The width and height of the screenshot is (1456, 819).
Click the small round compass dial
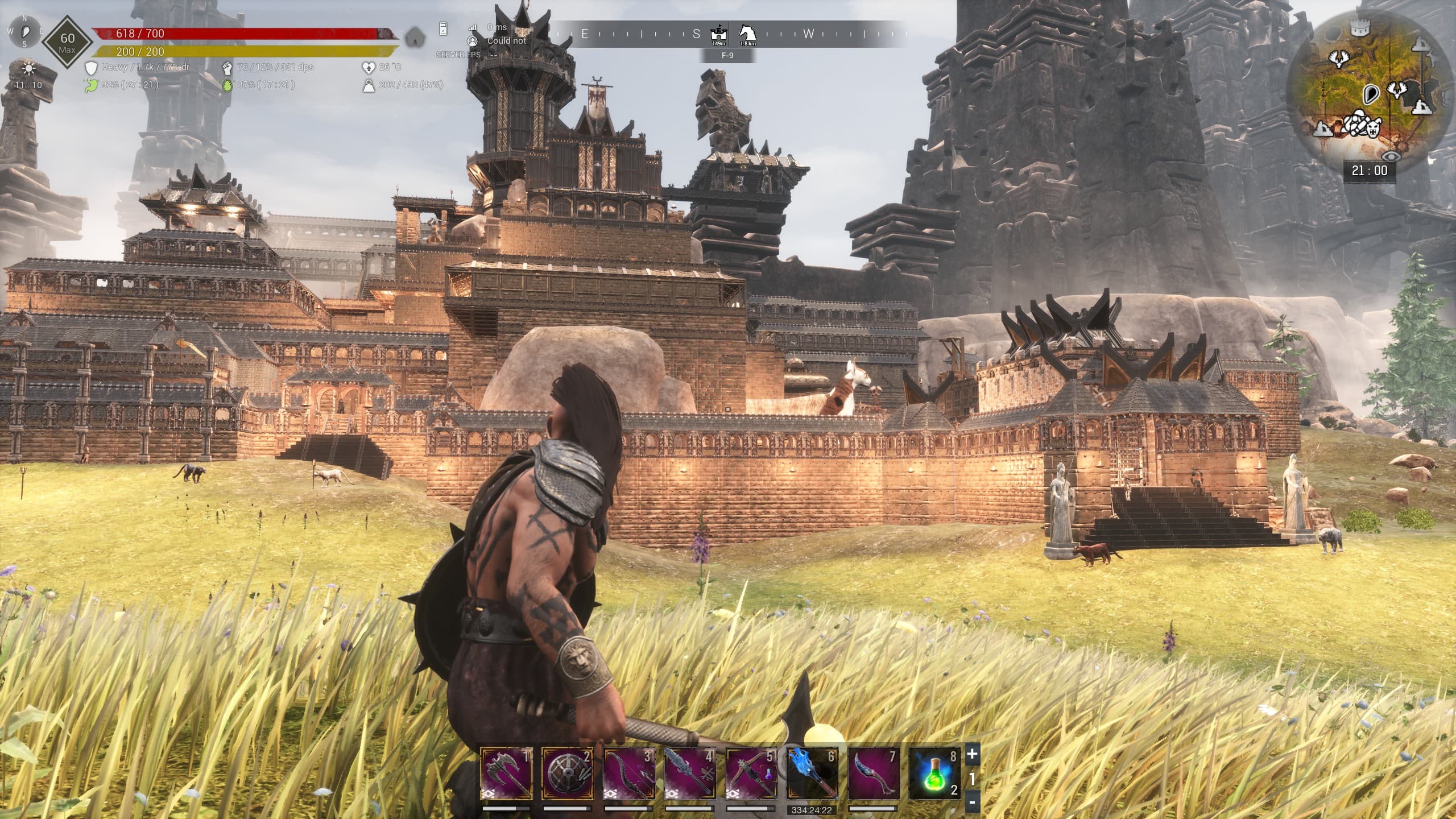pyautogui.click(x=25, y=31)
